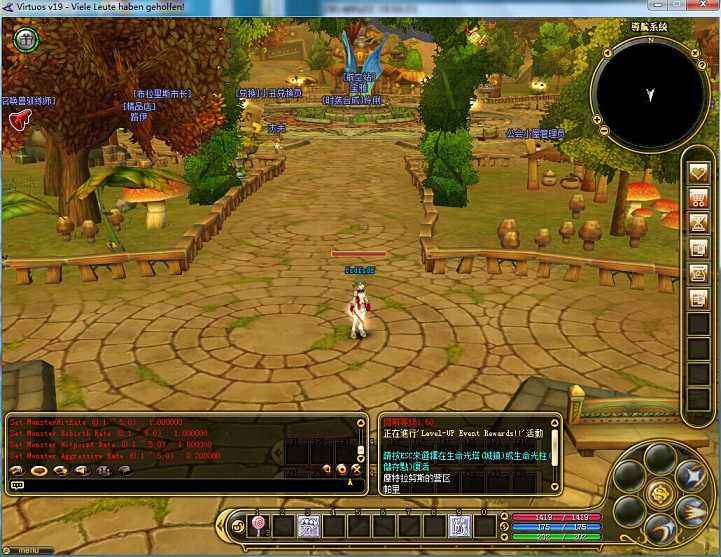Open the shopping cart item mall

[698, 197]
